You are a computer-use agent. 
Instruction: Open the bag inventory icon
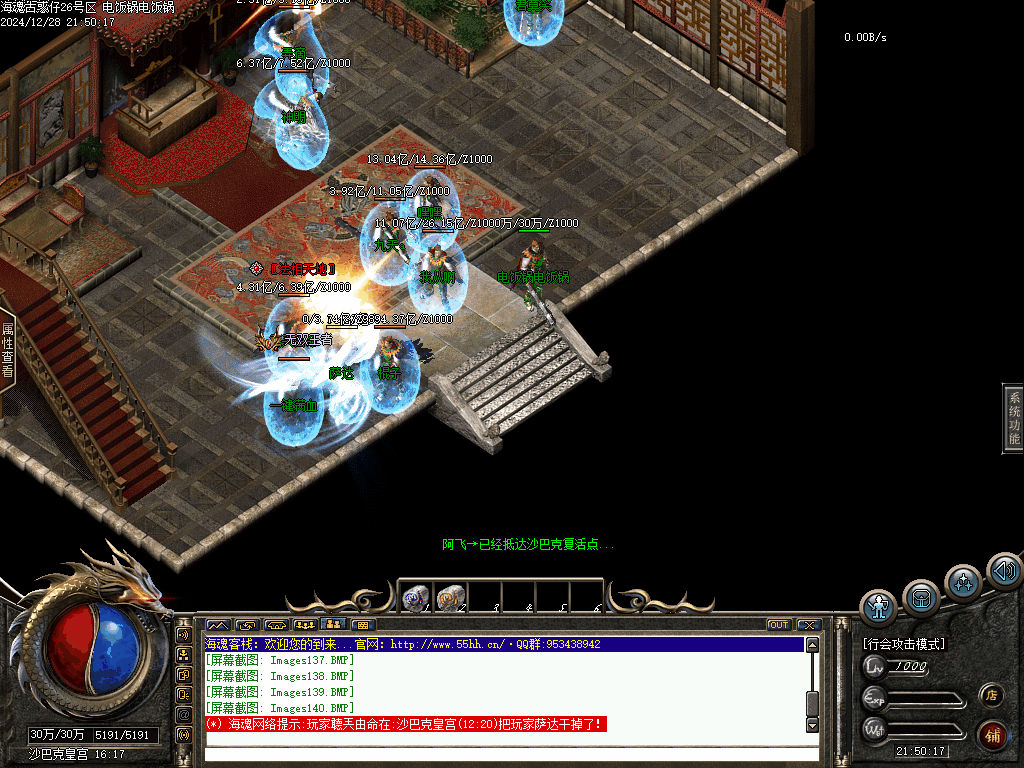tap(921, 598)
